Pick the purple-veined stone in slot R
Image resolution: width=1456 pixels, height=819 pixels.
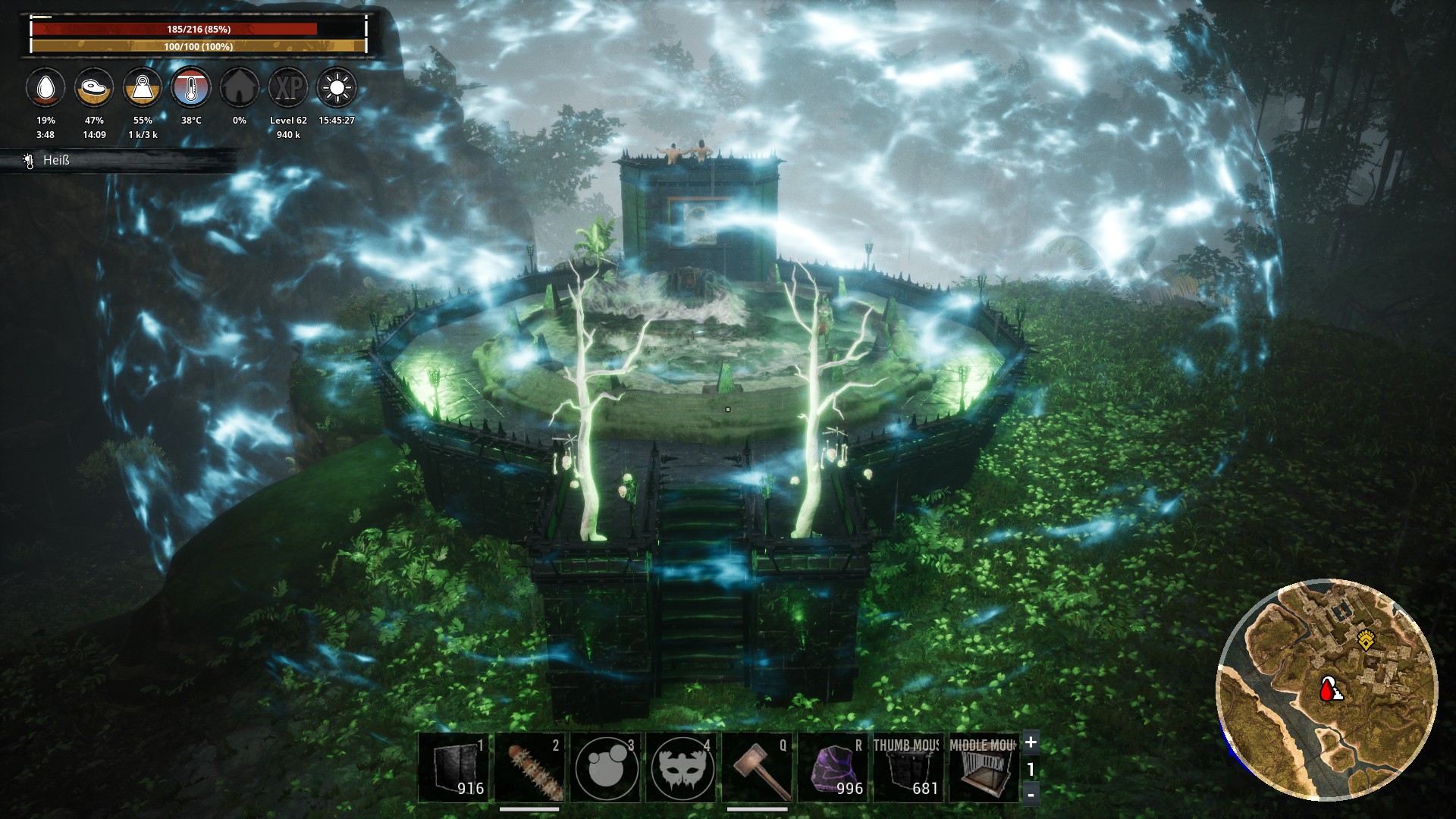833,767
